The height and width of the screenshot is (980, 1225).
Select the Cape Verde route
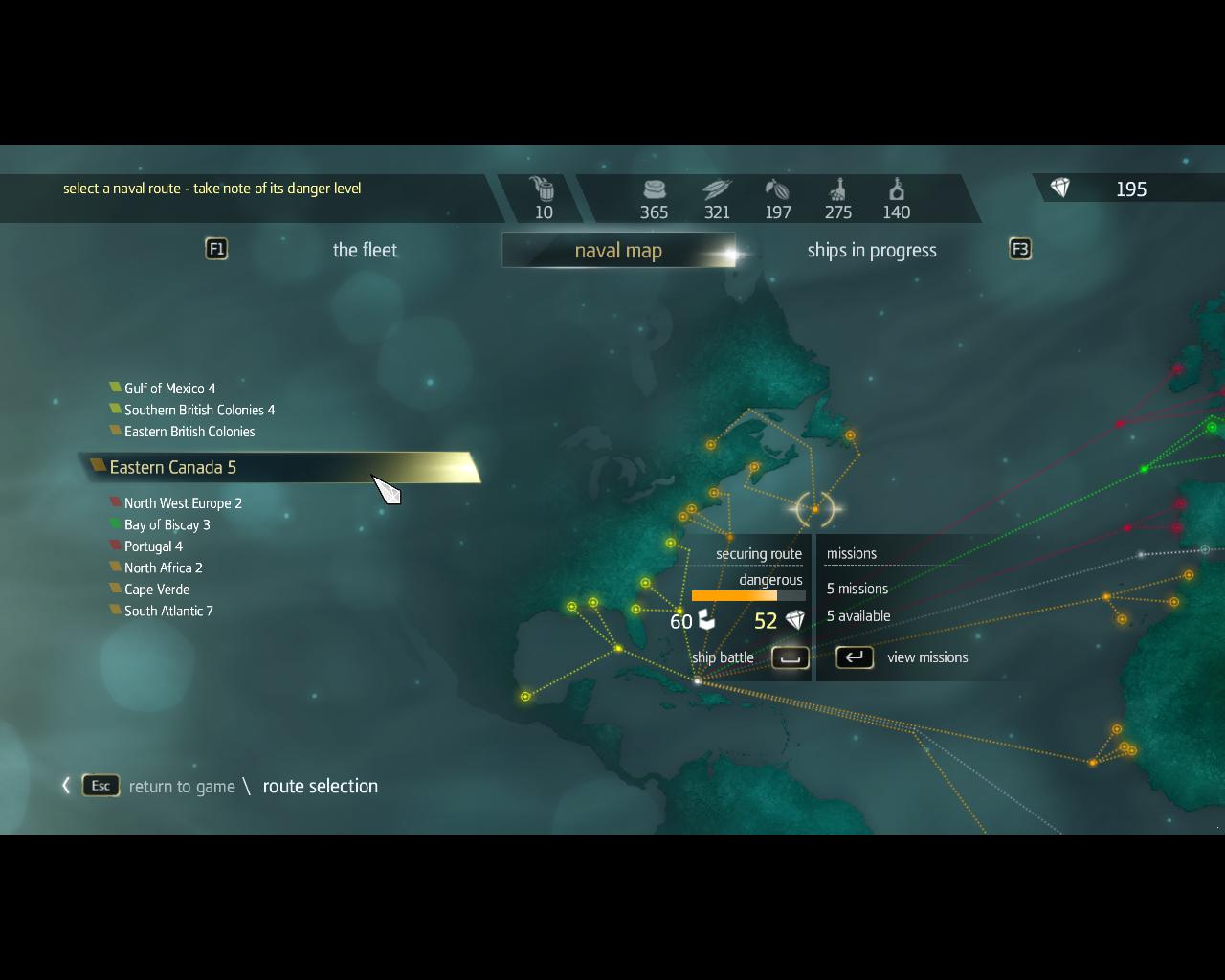click(157, 590)
